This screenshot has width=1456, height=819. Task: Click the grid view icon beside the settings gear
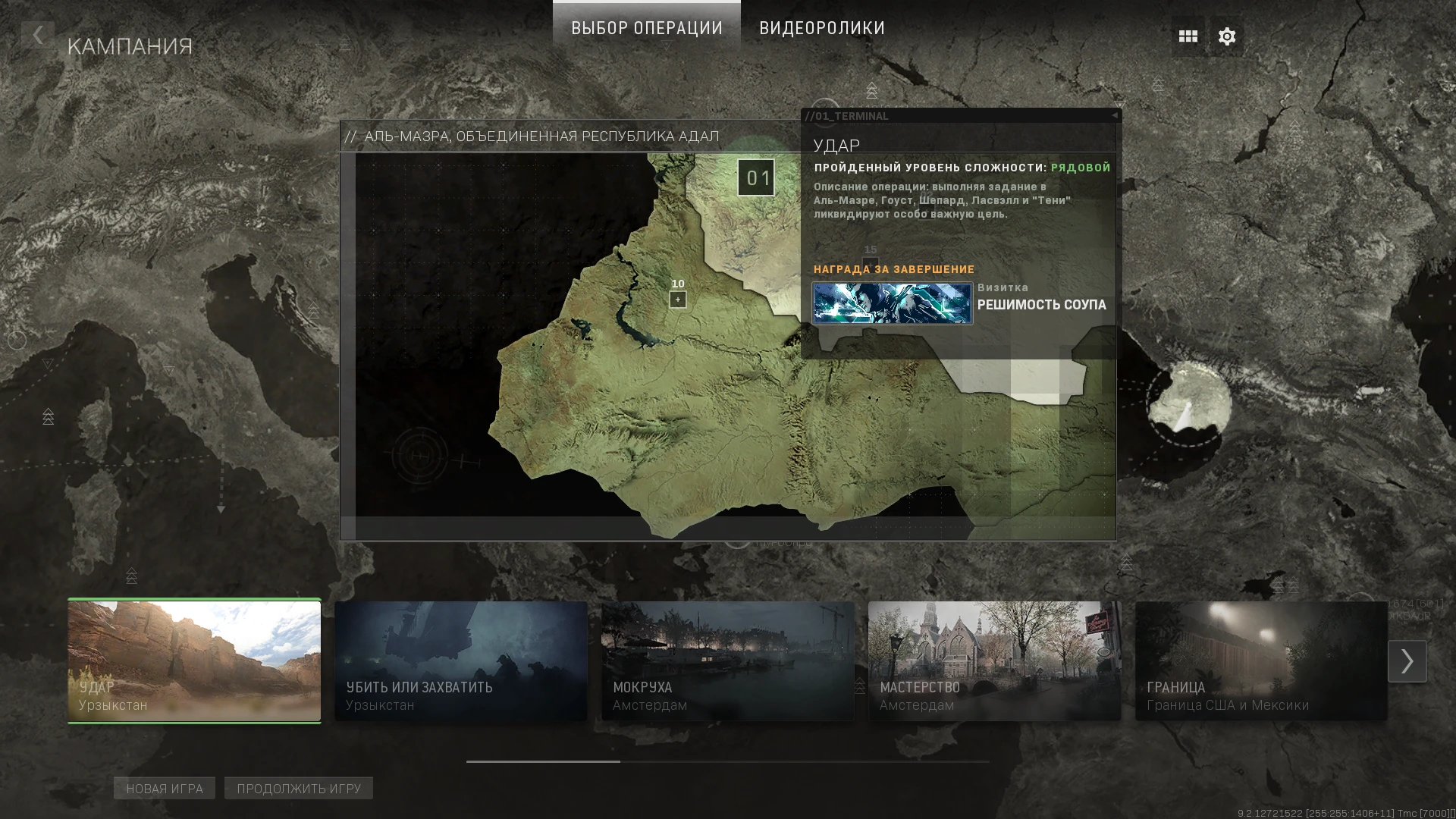[x=1188, y=36]
